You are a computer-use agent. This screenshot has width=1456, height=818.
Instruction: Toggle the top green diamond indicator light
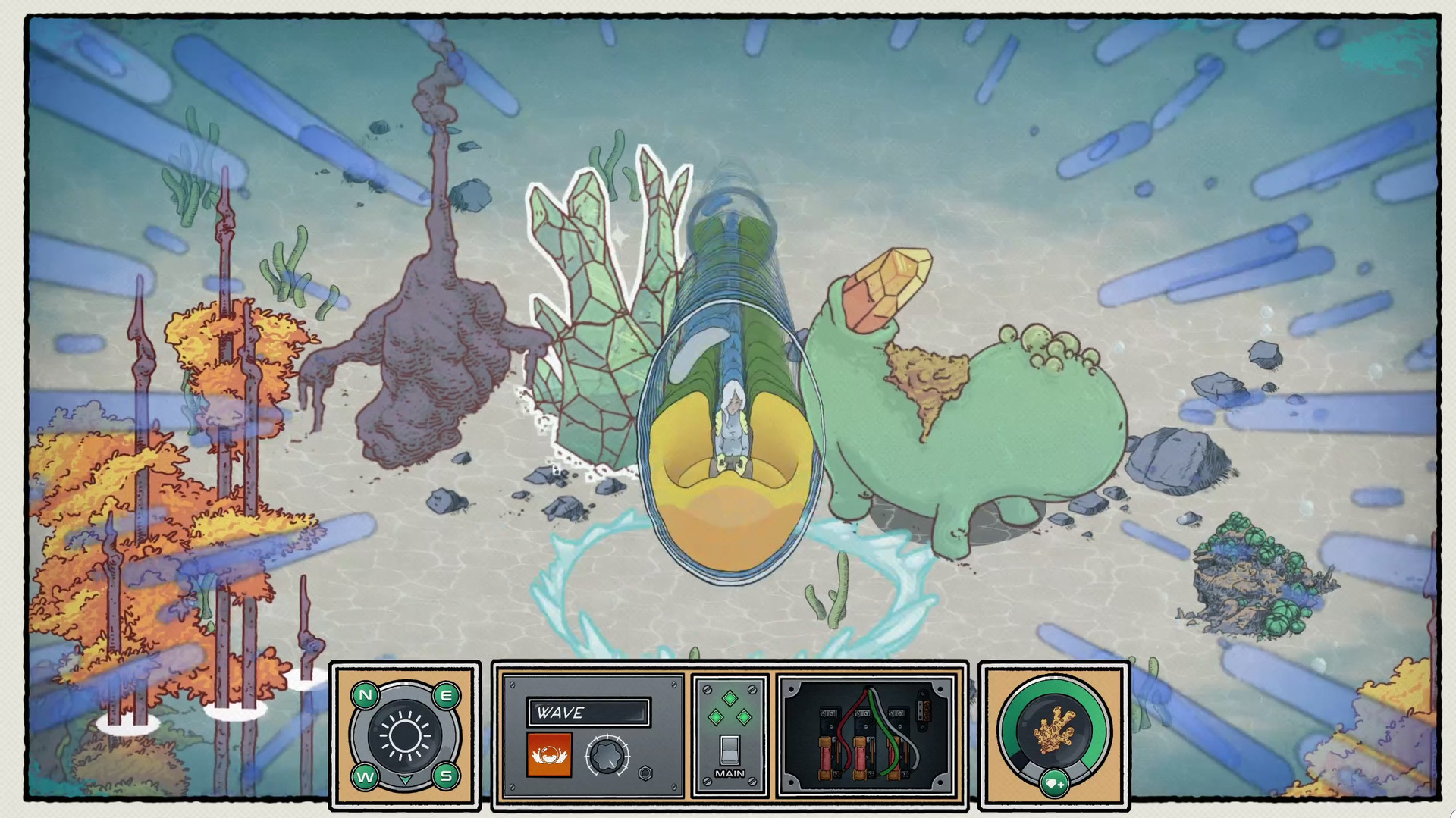730,698
